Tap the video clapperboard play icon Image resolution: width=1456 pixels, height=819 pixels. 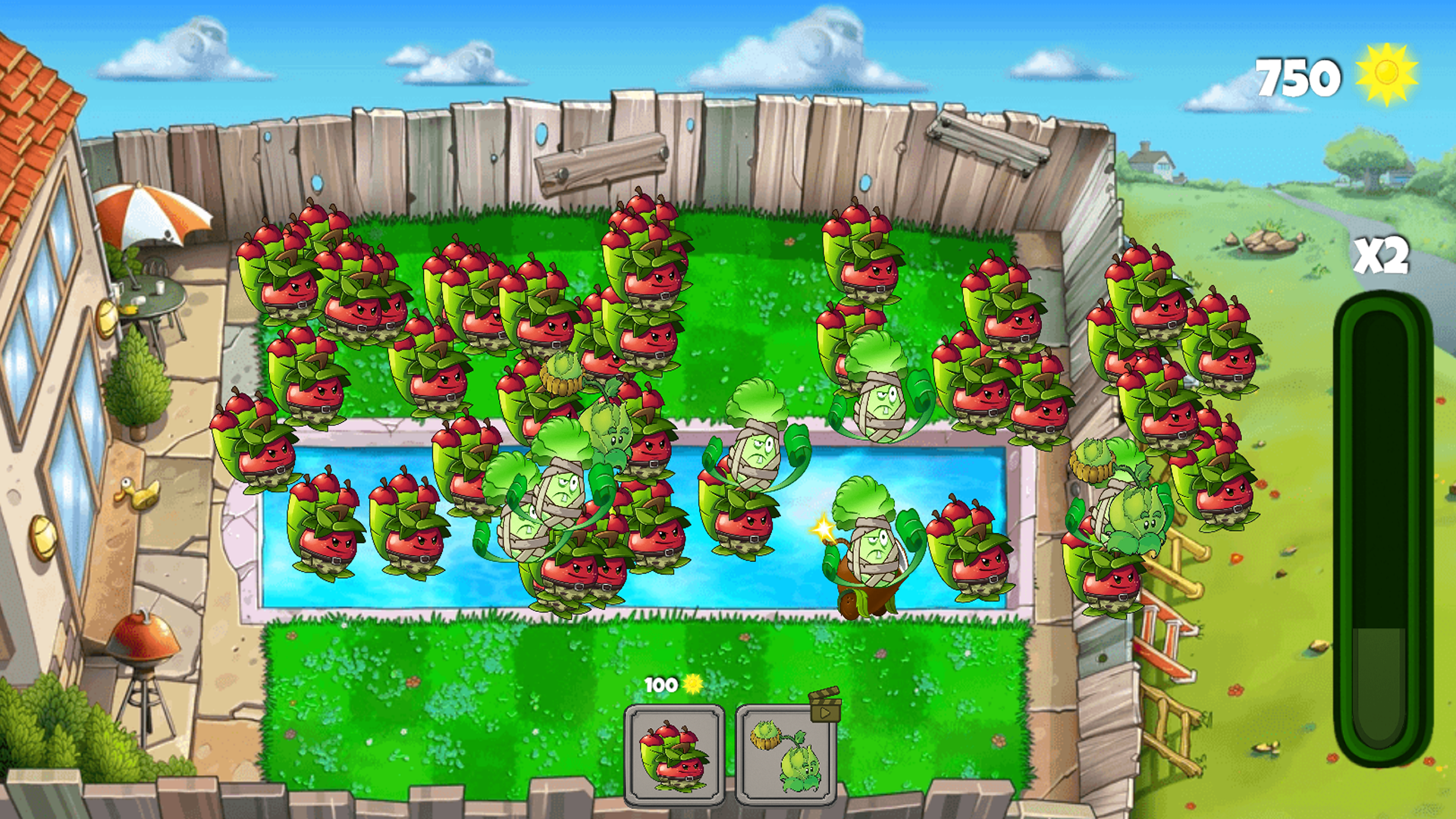pyautogui.click(x=824, y=714)
